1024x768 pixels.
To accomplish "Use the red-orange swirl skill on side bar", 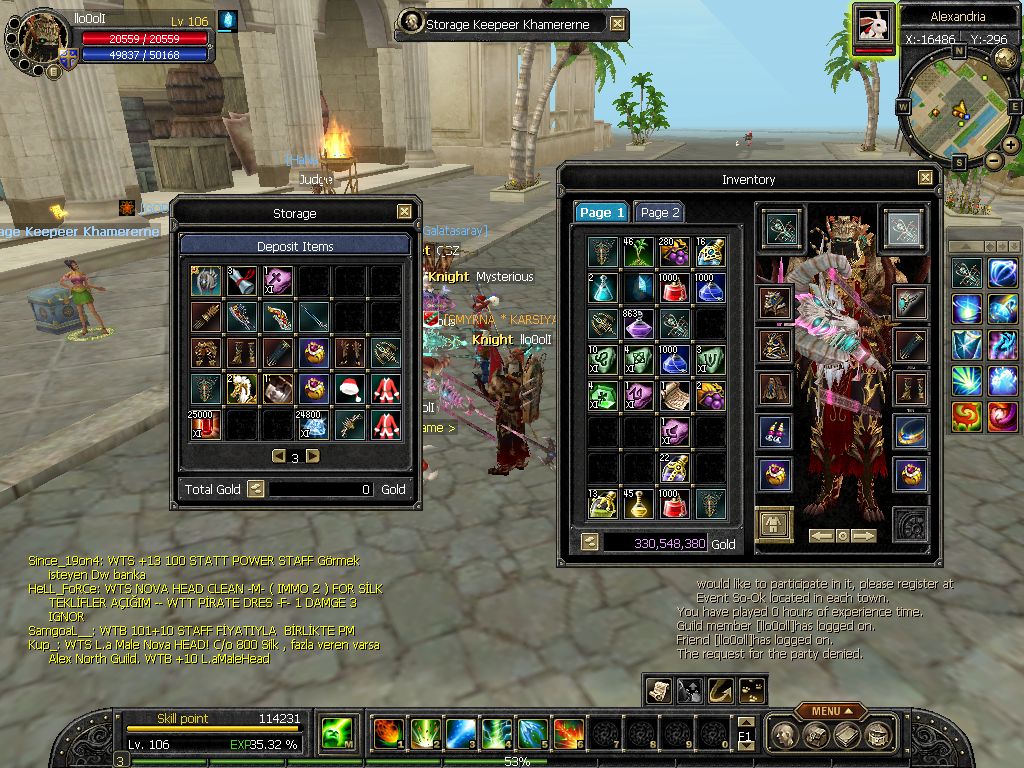I will [x=966, y=416].
